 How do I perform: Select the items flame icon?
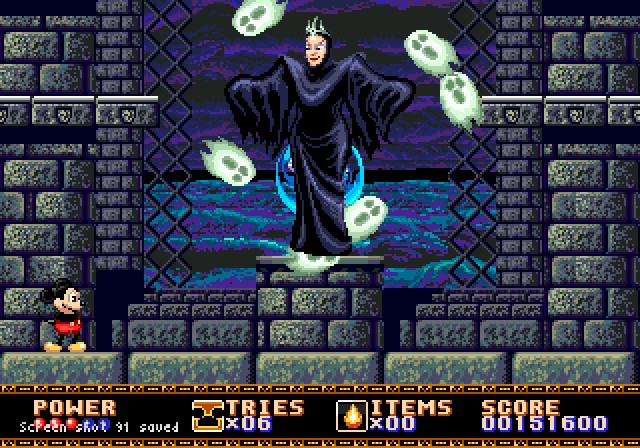(x=353, y=414)
